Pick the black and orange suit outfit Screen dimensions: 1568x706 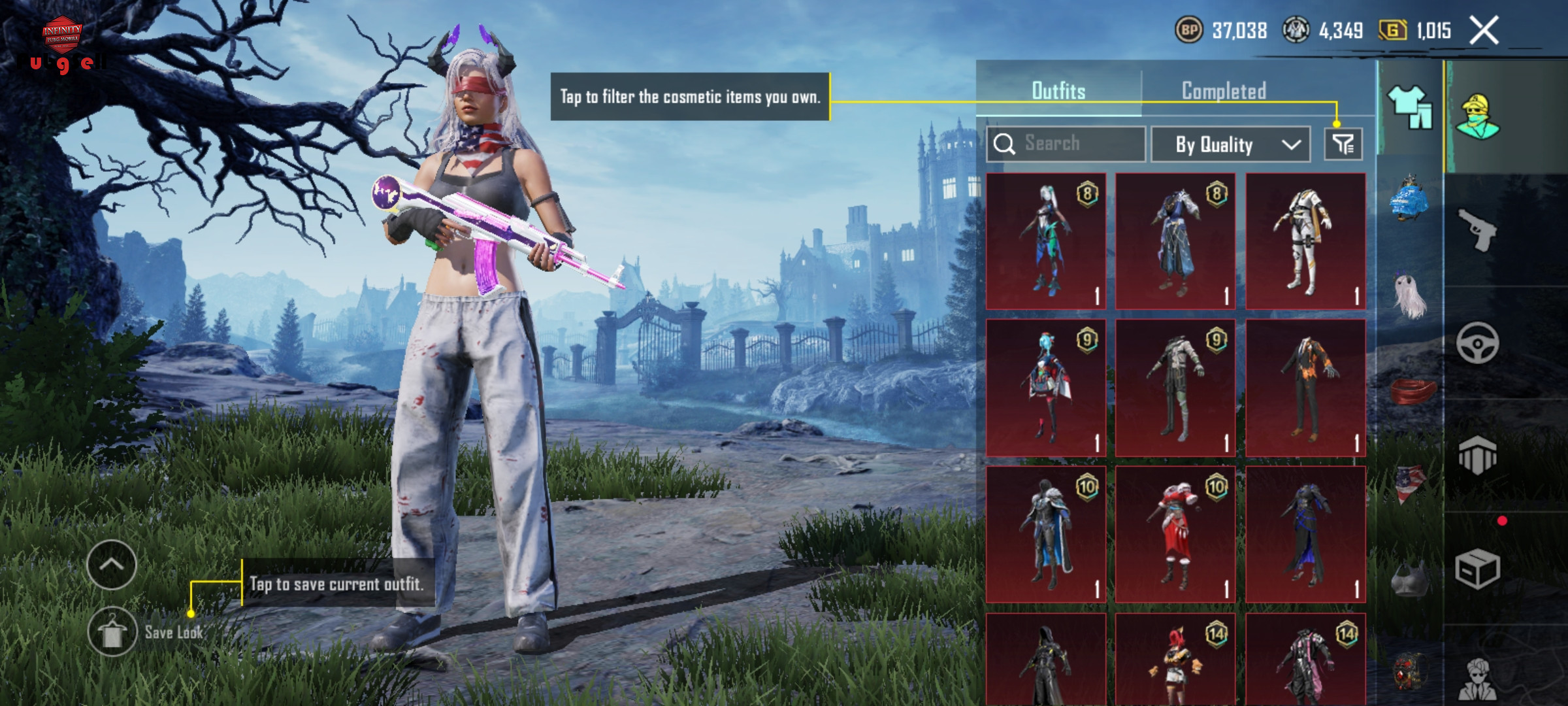point(1305,388)
